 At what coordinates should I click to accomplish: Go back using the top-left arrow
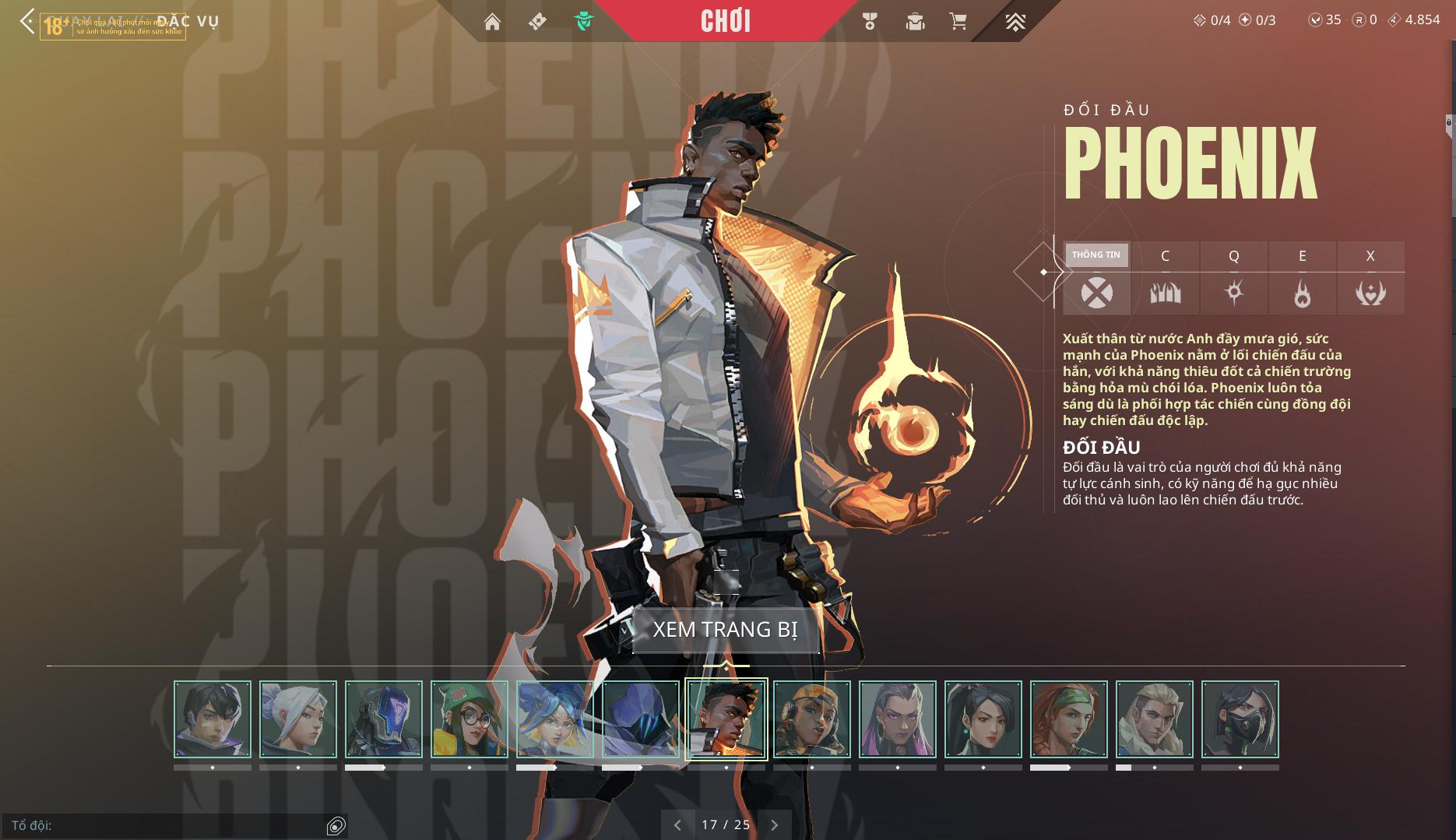click(26, 21)
